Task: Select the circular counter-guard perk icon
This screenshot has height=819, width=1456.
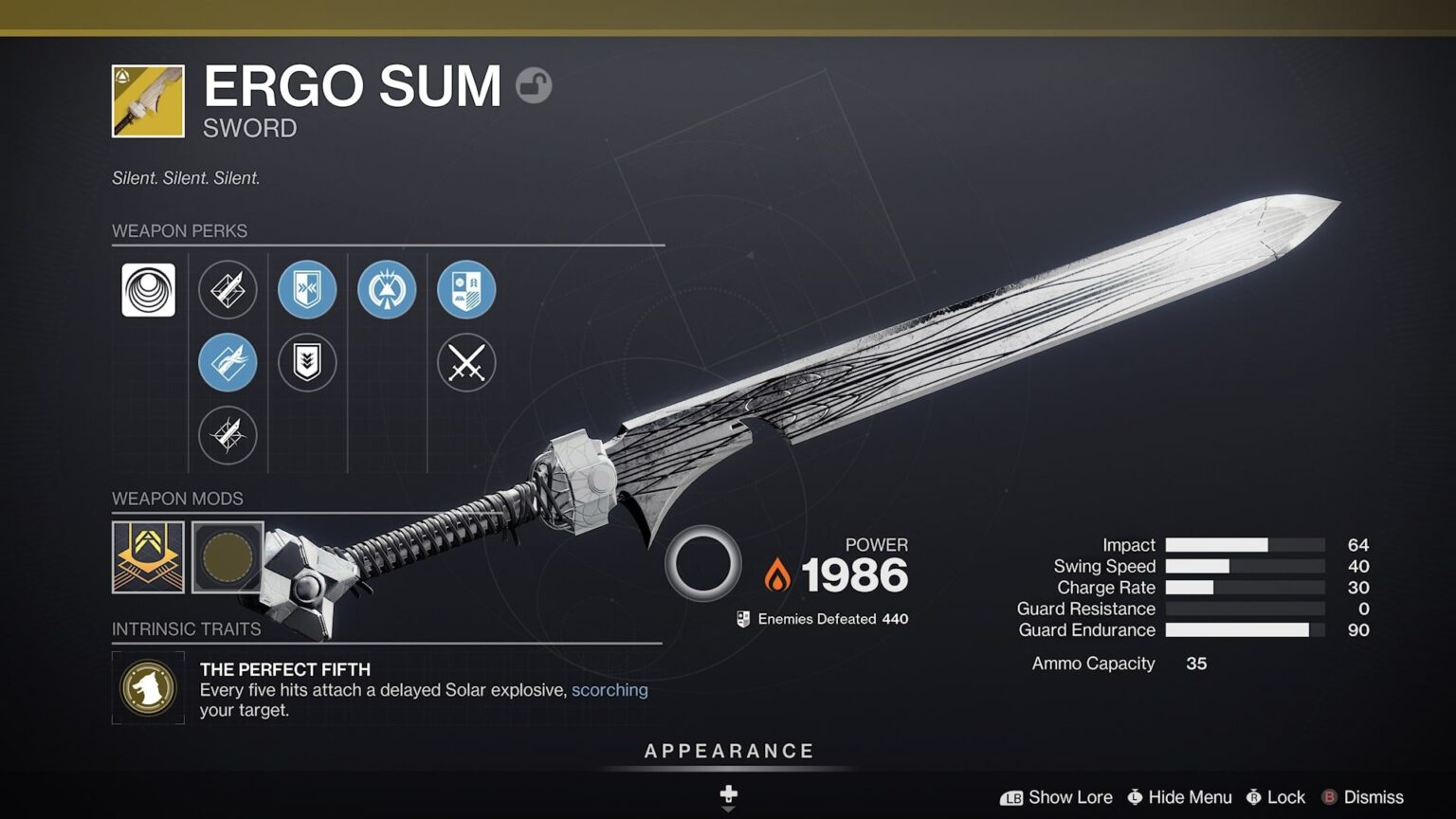Action: (x=386, y=291)
